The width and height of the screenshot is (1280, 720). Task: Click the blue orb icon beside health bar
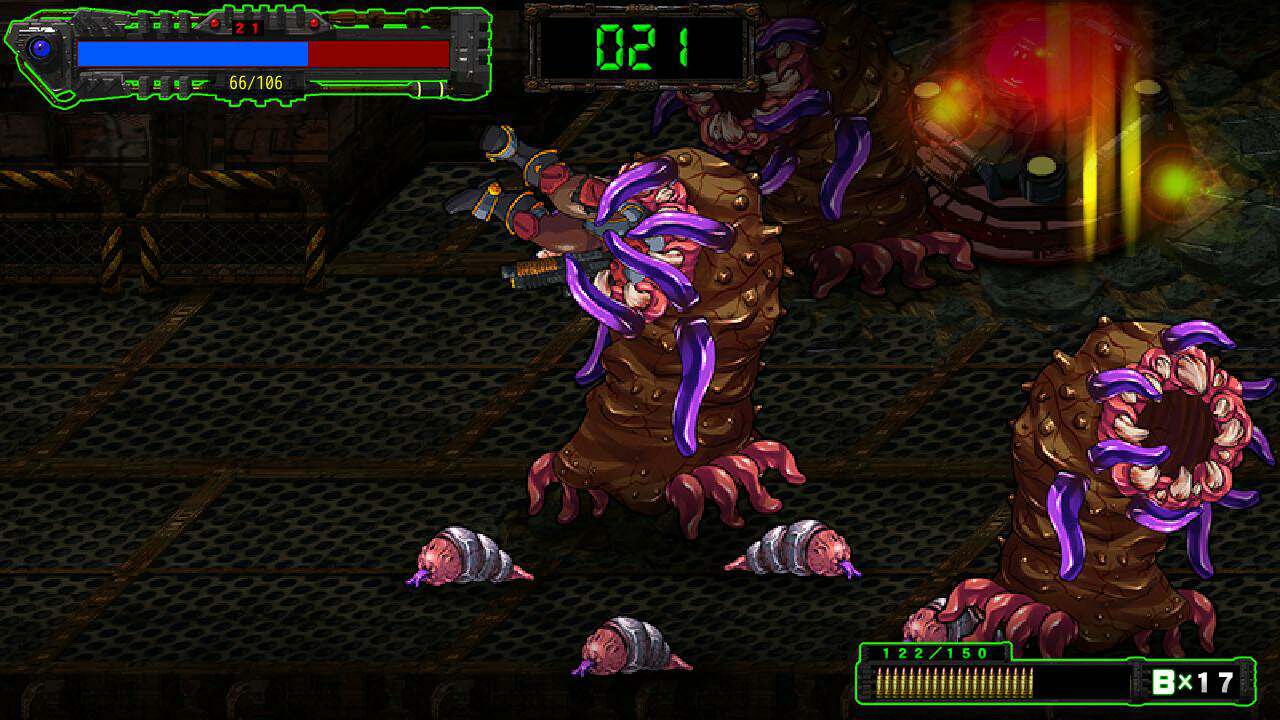pos(41,48)
